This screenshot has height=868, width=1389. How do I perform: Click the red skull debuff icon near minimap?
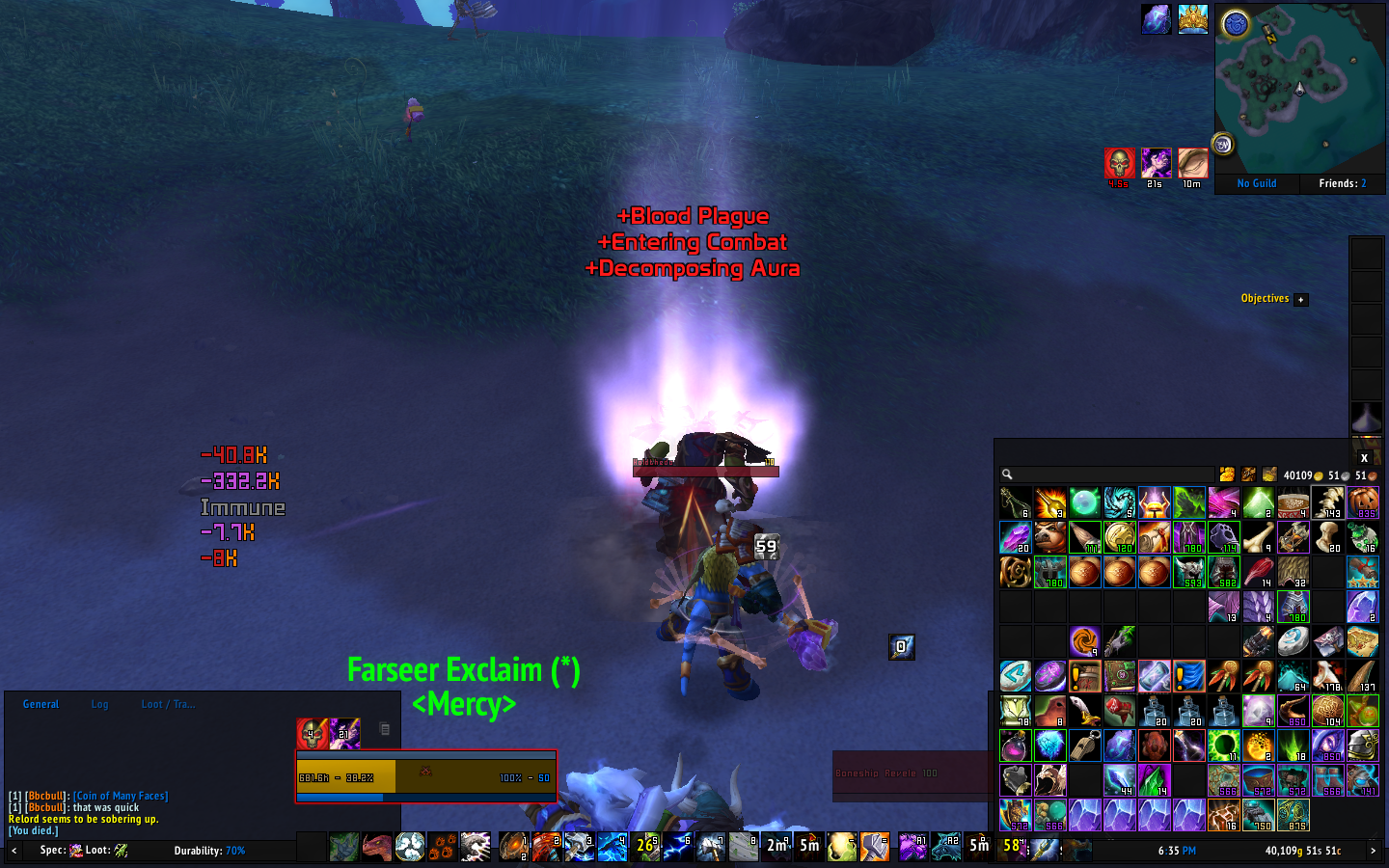pos(1119,163)
